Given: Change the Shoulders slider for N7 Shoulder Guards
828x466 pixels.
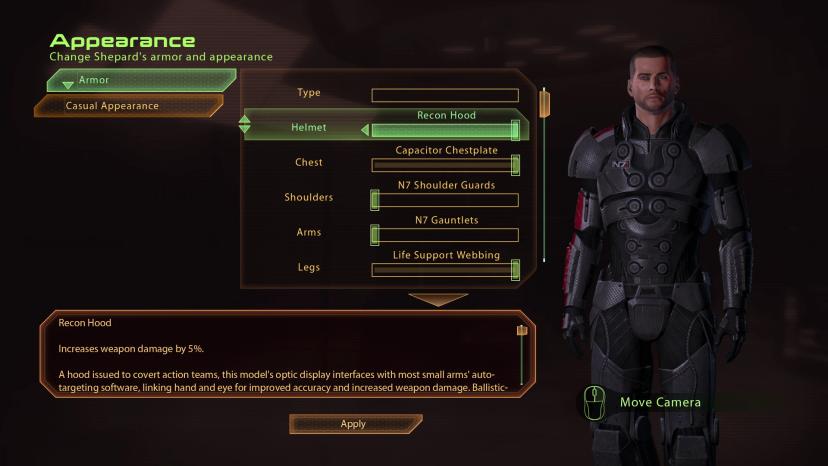Looking at the screenshot, I should pos(445,200).
